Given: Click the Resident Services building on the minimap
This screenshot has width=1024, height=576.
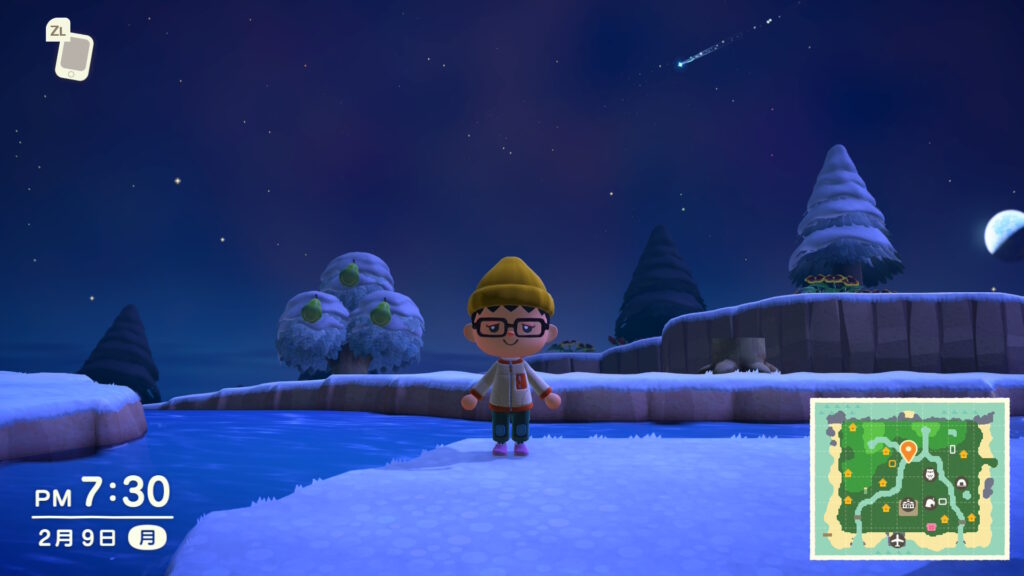Looking at the screenshot, I should 908,507.
